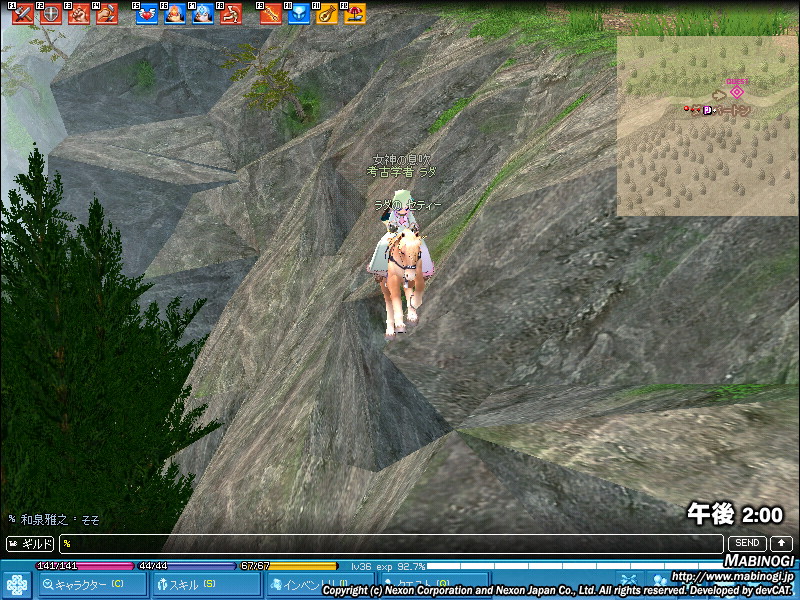Use the lute instrument playing skill
Screen dimensions: 800x600
[x=326, y=14]
